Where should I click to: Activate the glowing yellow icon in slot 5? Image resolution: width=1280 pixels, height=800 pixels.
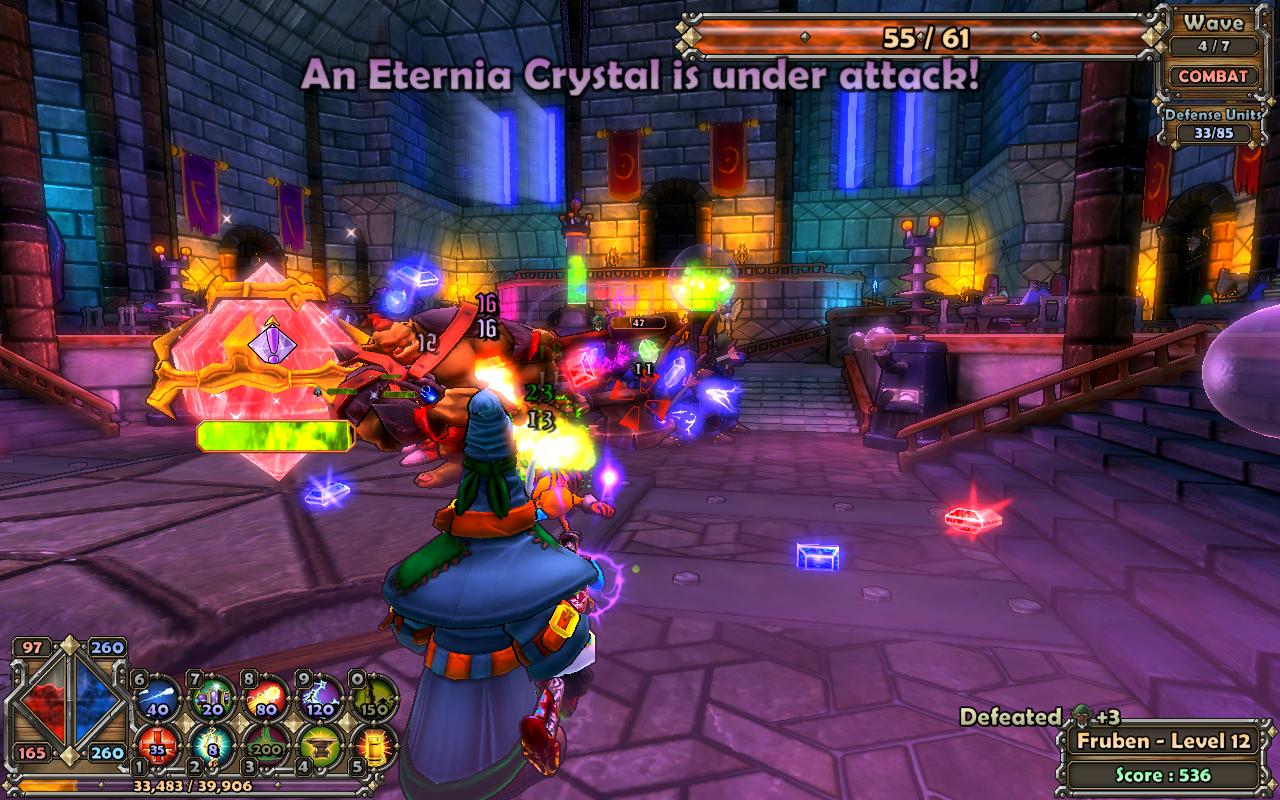pyautogui.click(x=376, y=746)
